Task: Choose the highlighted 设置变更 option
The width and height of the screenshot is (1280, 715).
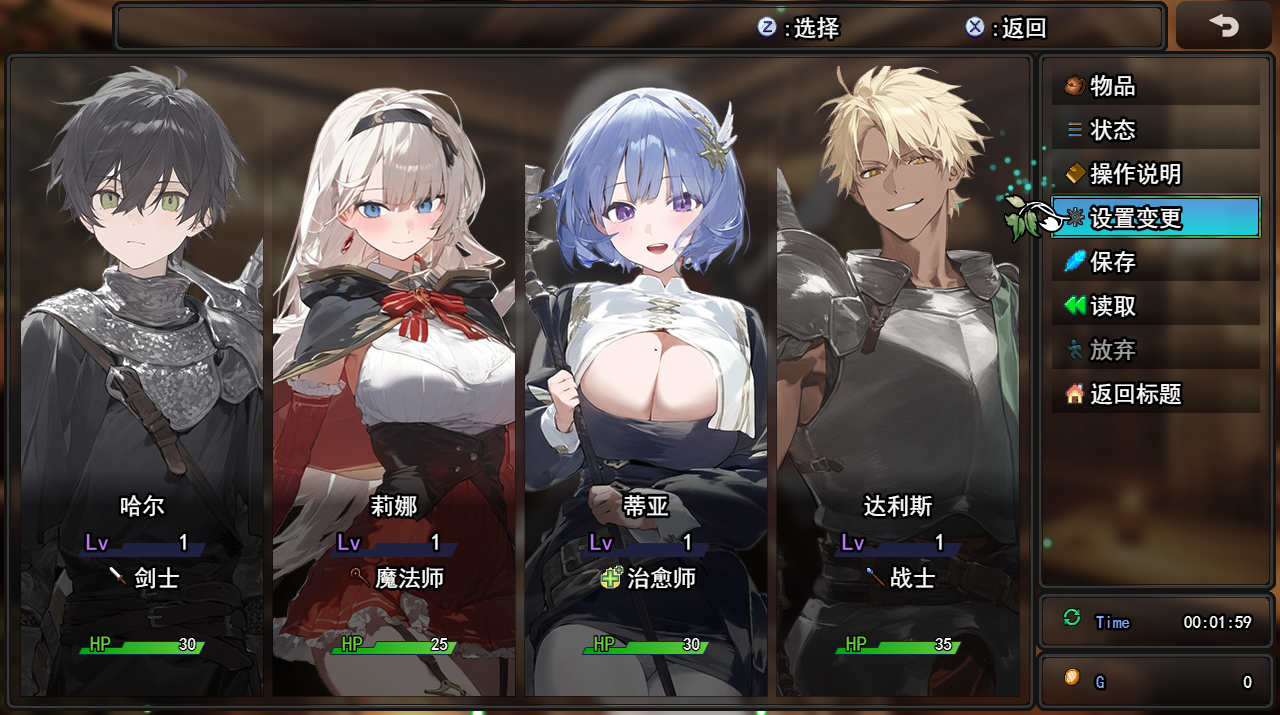Action: 1155,218
